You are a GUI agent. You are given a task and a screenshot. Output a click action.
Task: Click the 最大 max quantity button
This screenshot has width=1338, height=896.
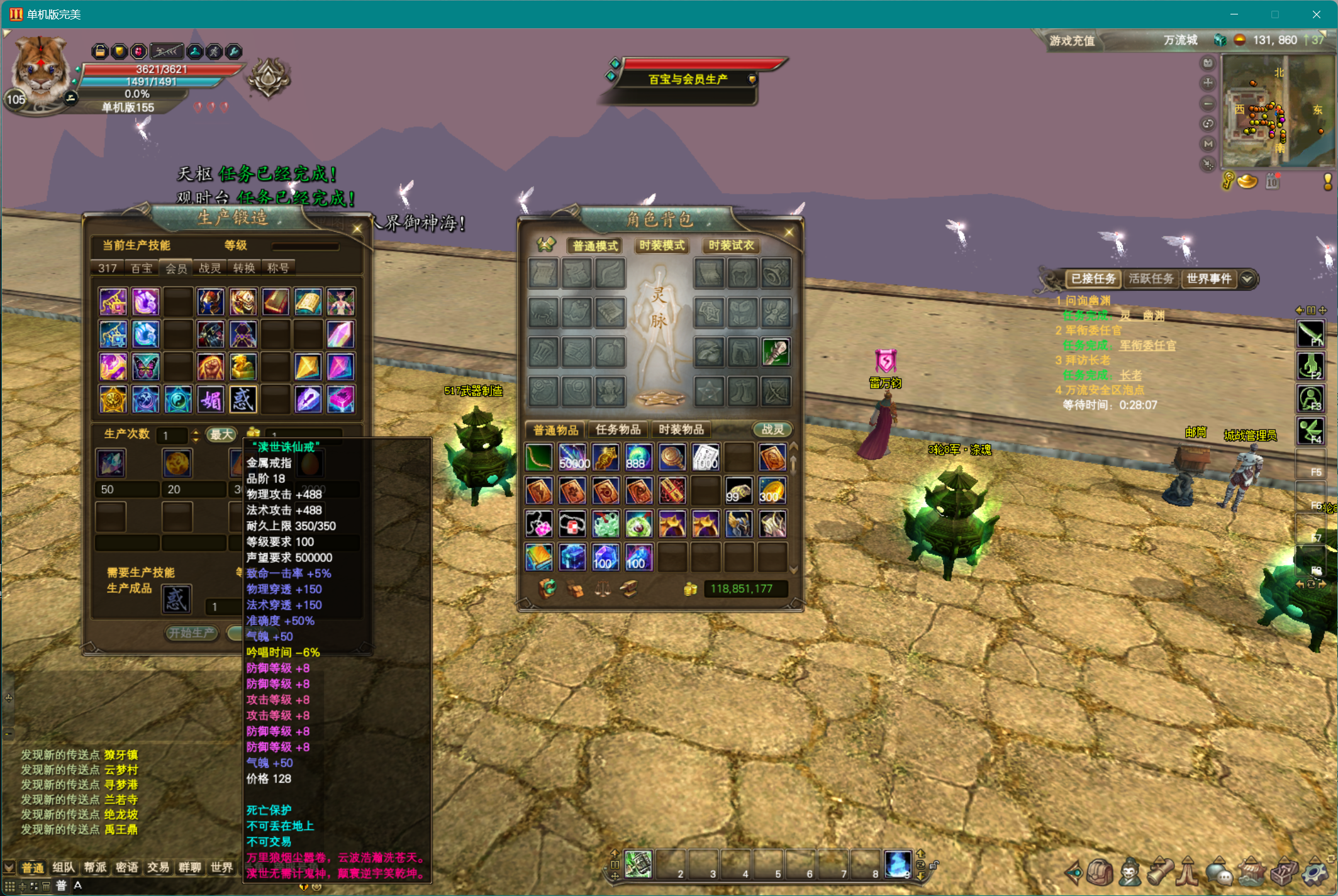pyautogui.click(x=221, y=434)
